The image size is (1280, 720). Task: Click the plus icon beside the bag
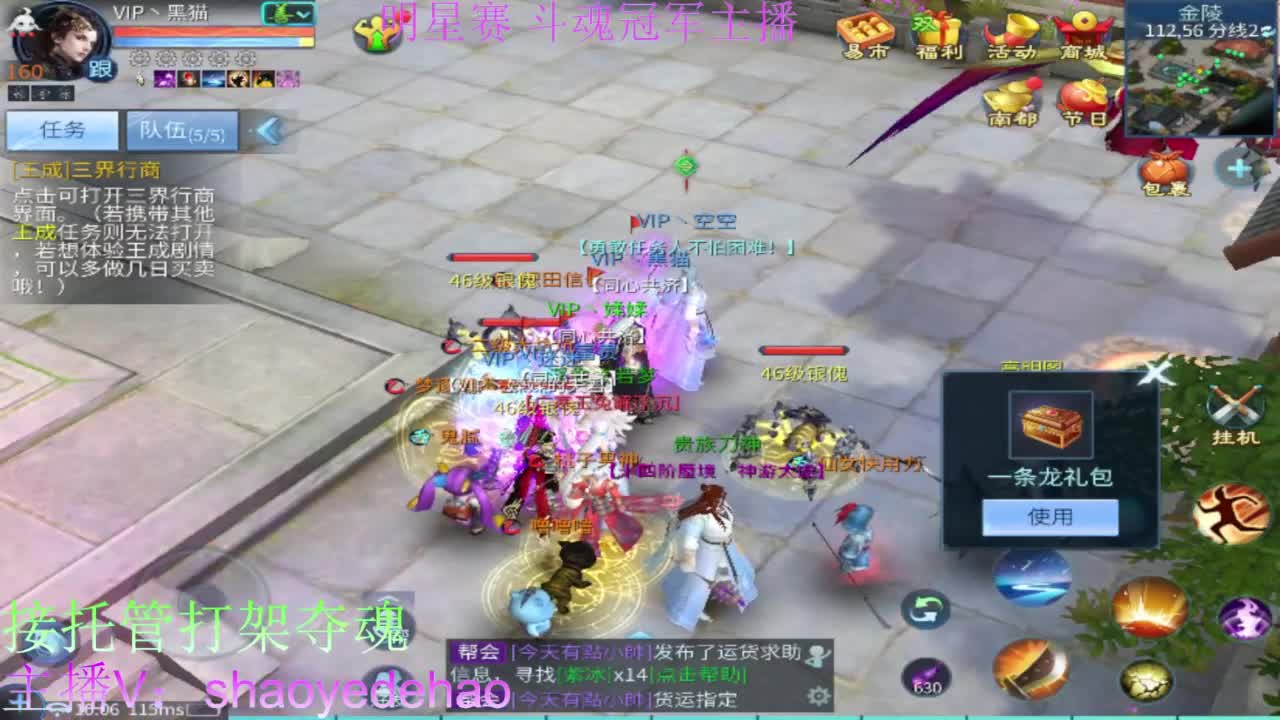pos(1240,168)
